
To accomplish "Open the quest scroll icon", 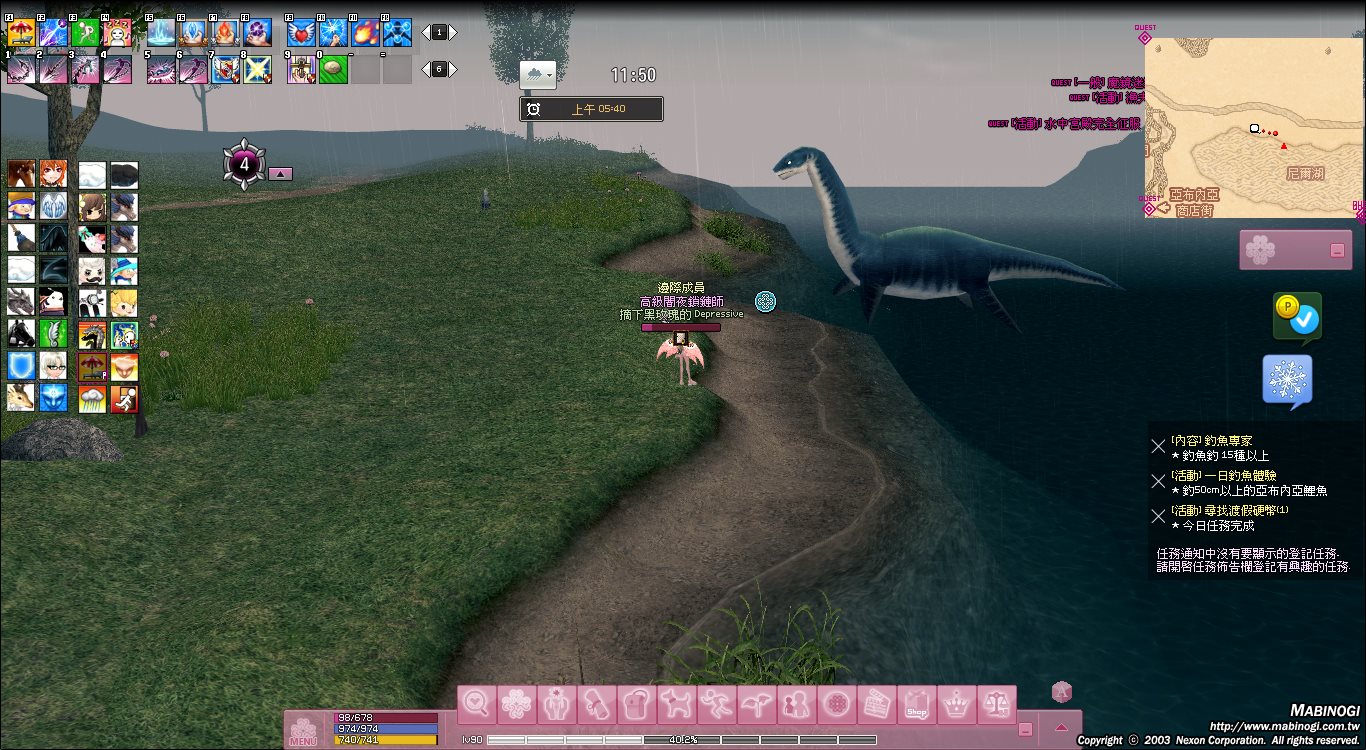I will 597,705.
